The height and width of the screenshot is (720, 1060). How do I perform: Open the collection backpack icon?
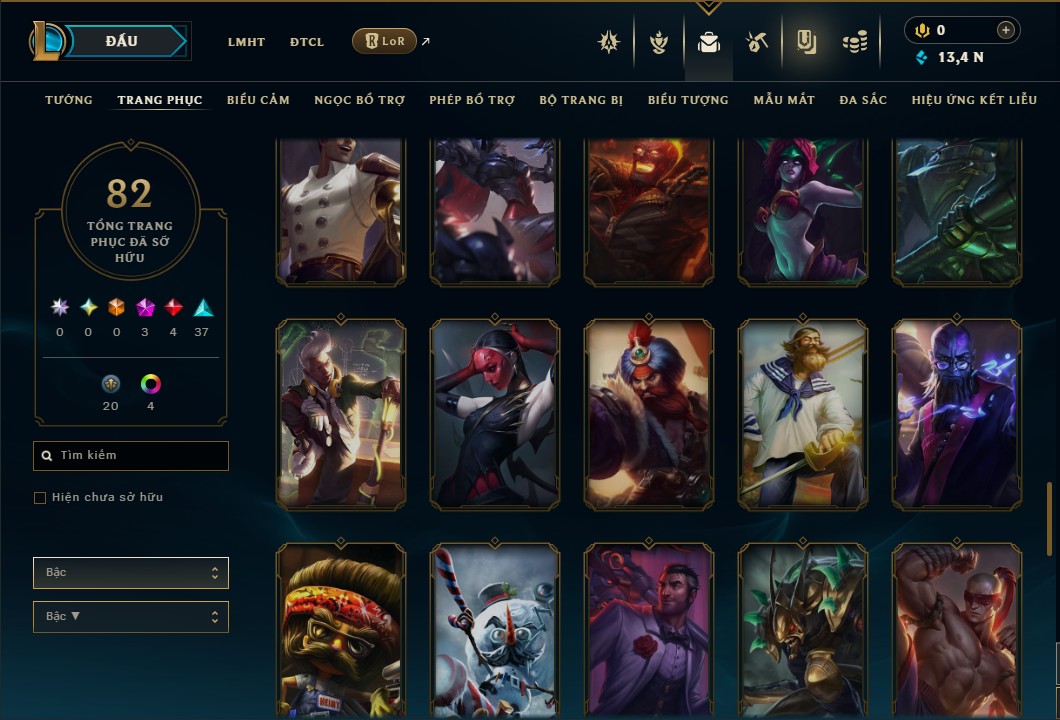[709, 42]
